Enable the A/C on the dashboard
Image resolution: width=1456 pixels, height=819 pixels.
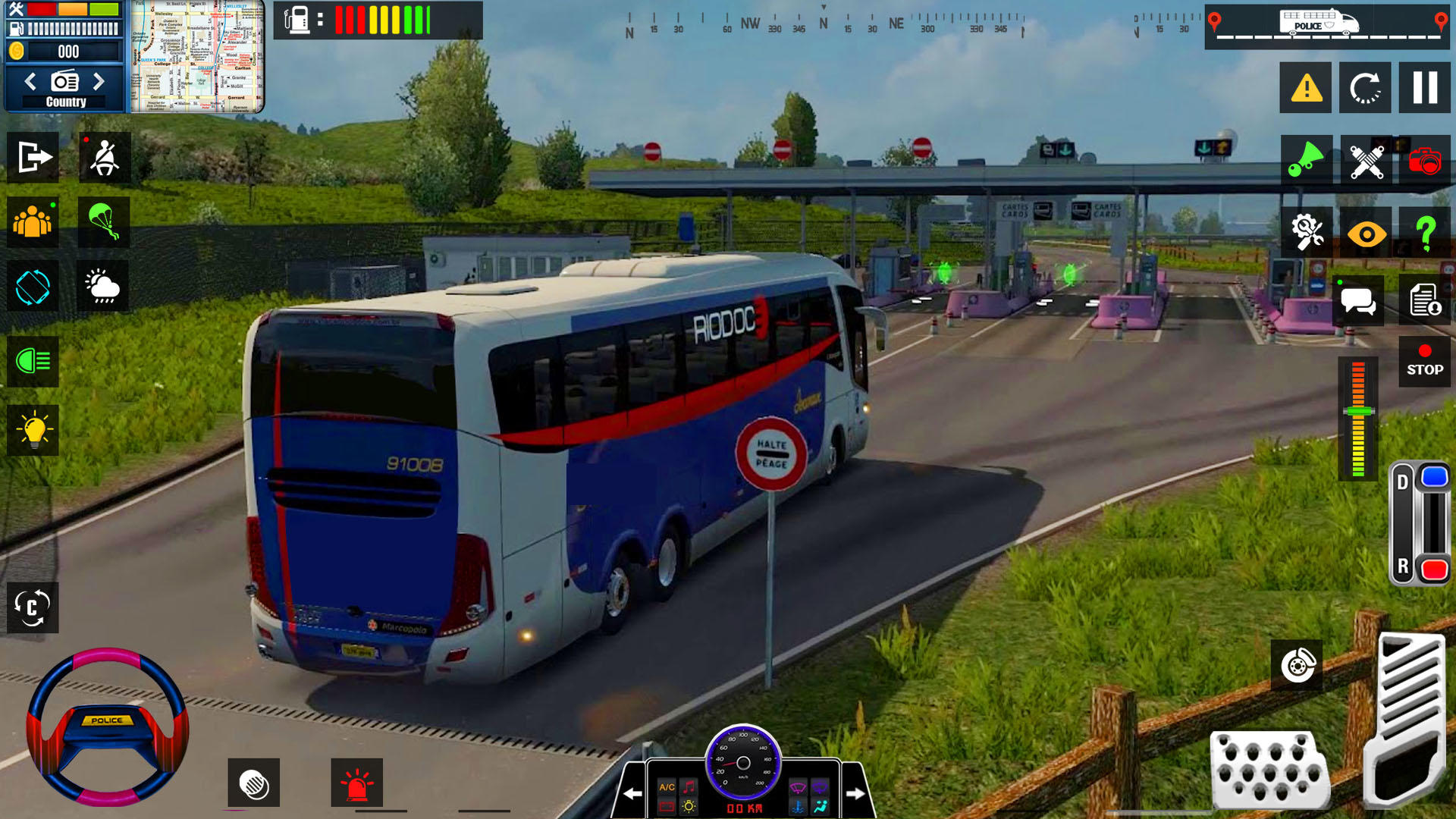(x=666, y=786)
